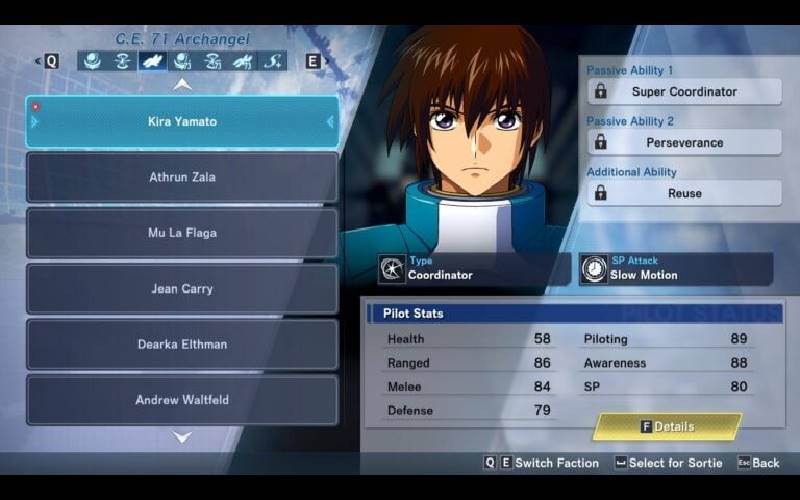
Task: Choose Athrun Zala from the pilot list
Action: click(x=182, y=177)
